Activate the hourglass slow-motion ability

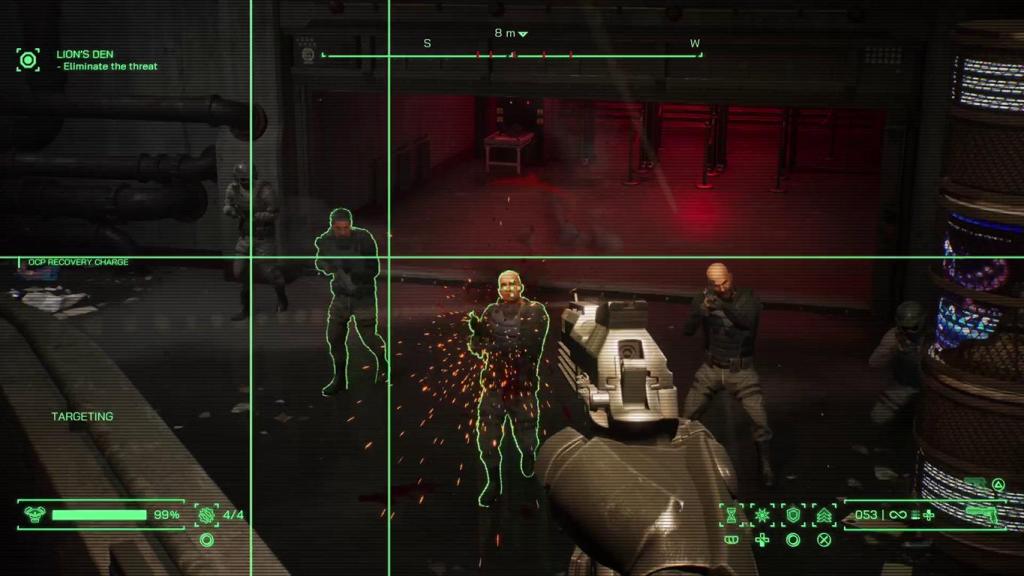coord(732,515)
